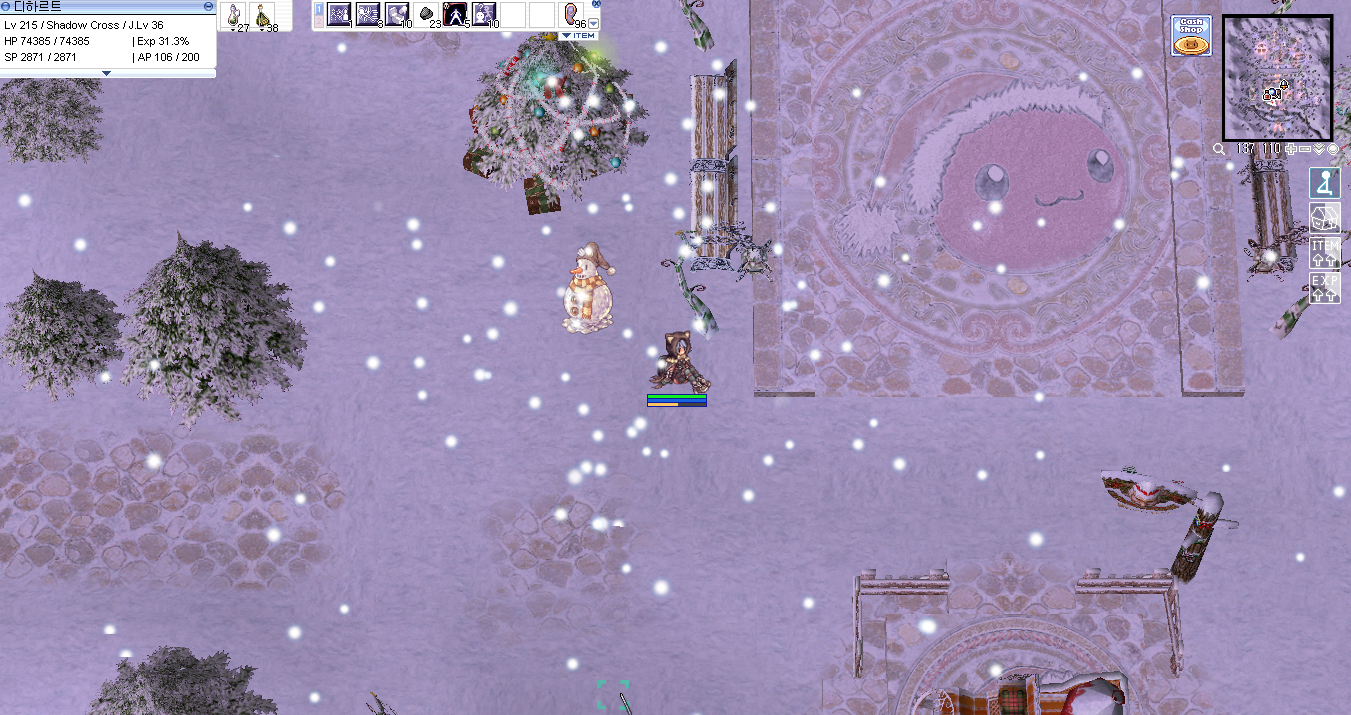Select the ITEM drop boost icon
This screenshot has width=1351, height=715.
(x=1325, y=252)
